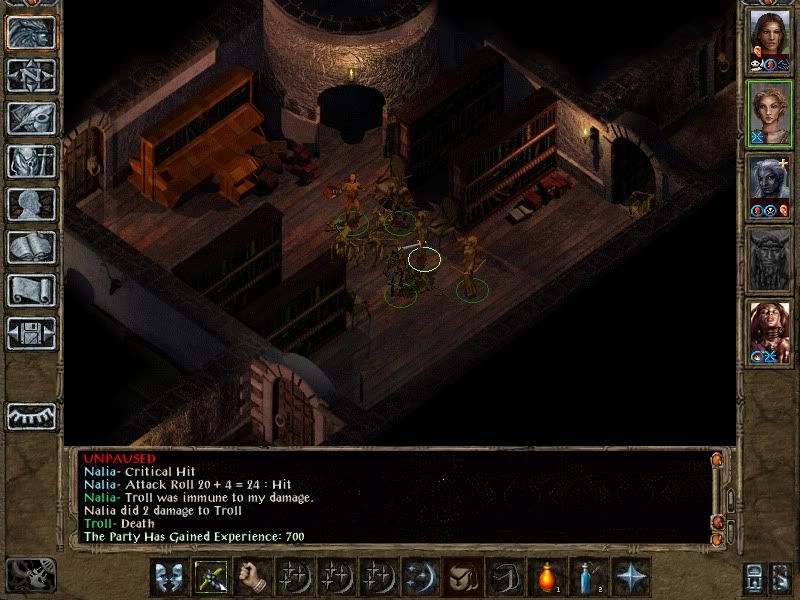Image resolution: width=800 pixels, height=600 pixels.
Task: Open the mage spellbook button
Action: tap(31, 247)
